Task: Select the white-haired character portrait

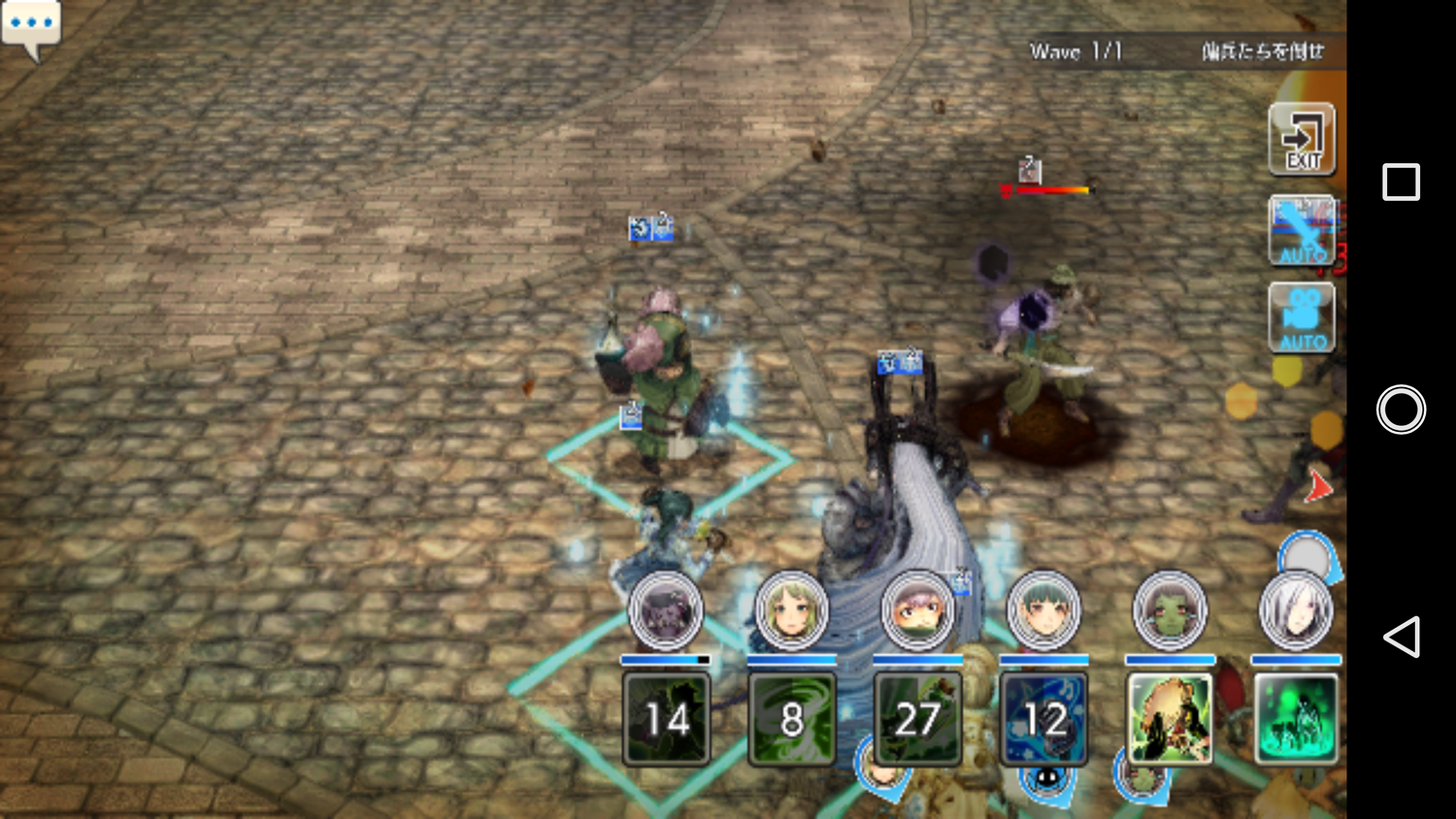Action: [x=1296, y=612]
